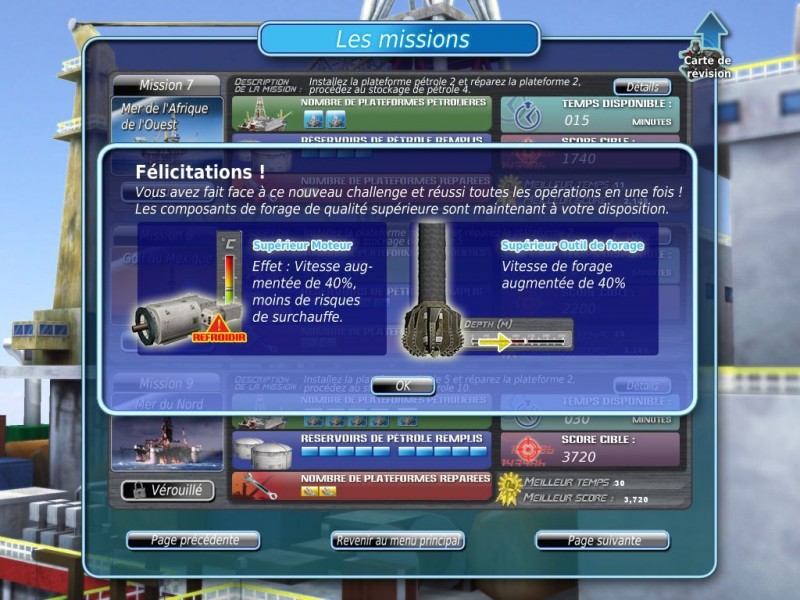Go to Page précédente
Viewport: 800px width, 600px height.
coord(194,541)
